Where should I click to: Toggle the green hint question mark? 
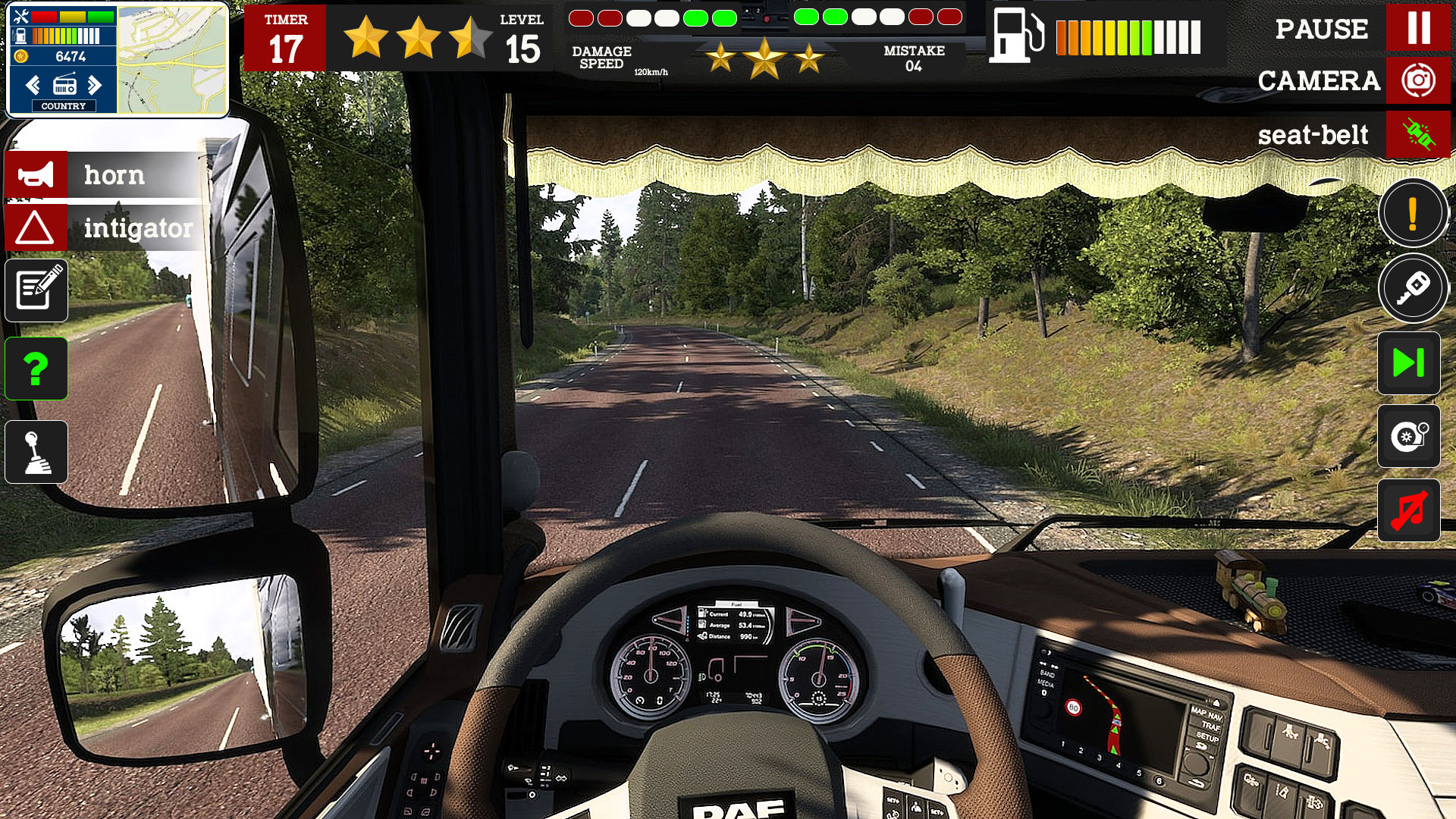36,369
